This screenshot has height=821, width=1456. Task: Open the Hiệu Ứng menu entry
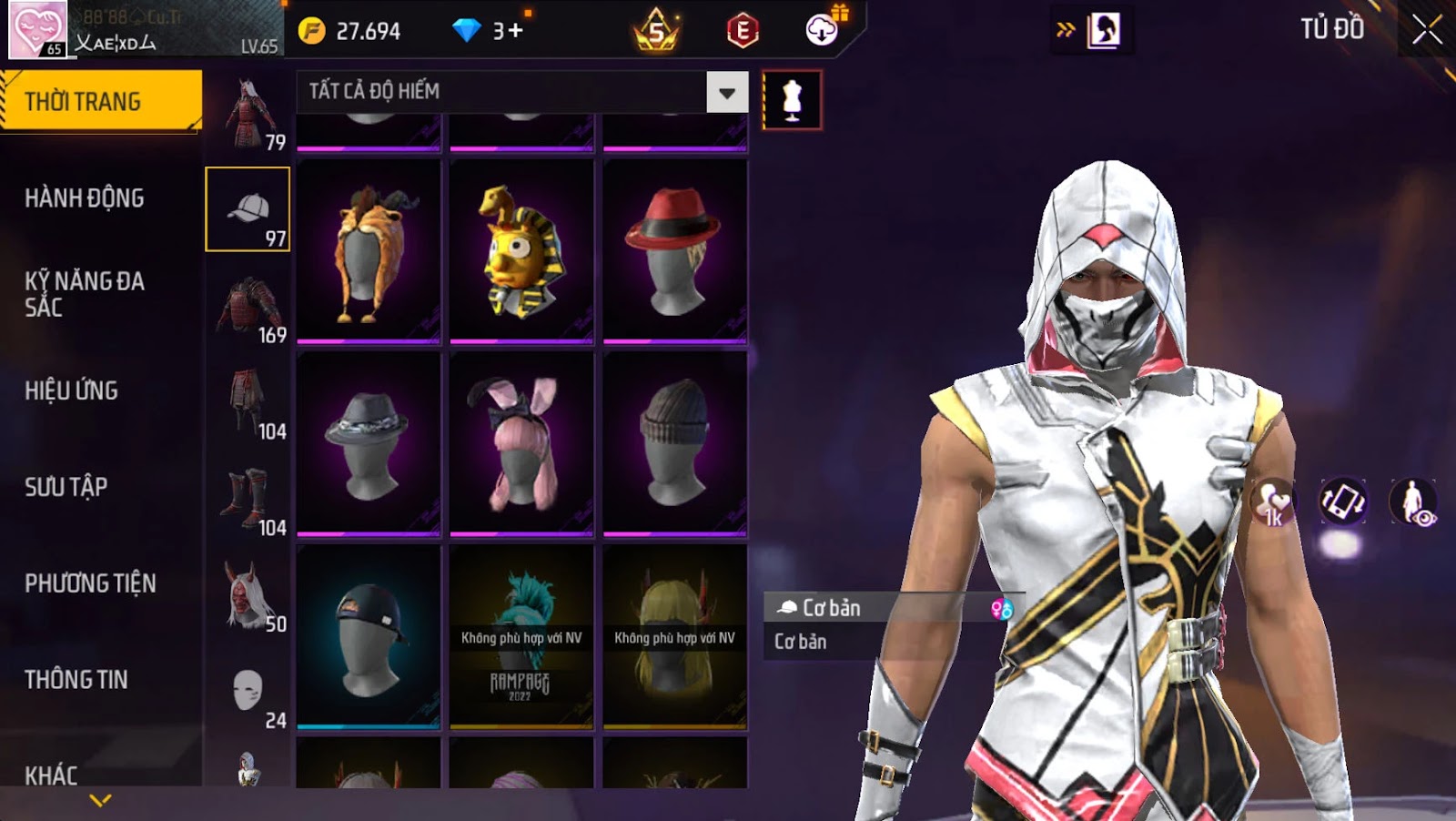pos(72,391)
